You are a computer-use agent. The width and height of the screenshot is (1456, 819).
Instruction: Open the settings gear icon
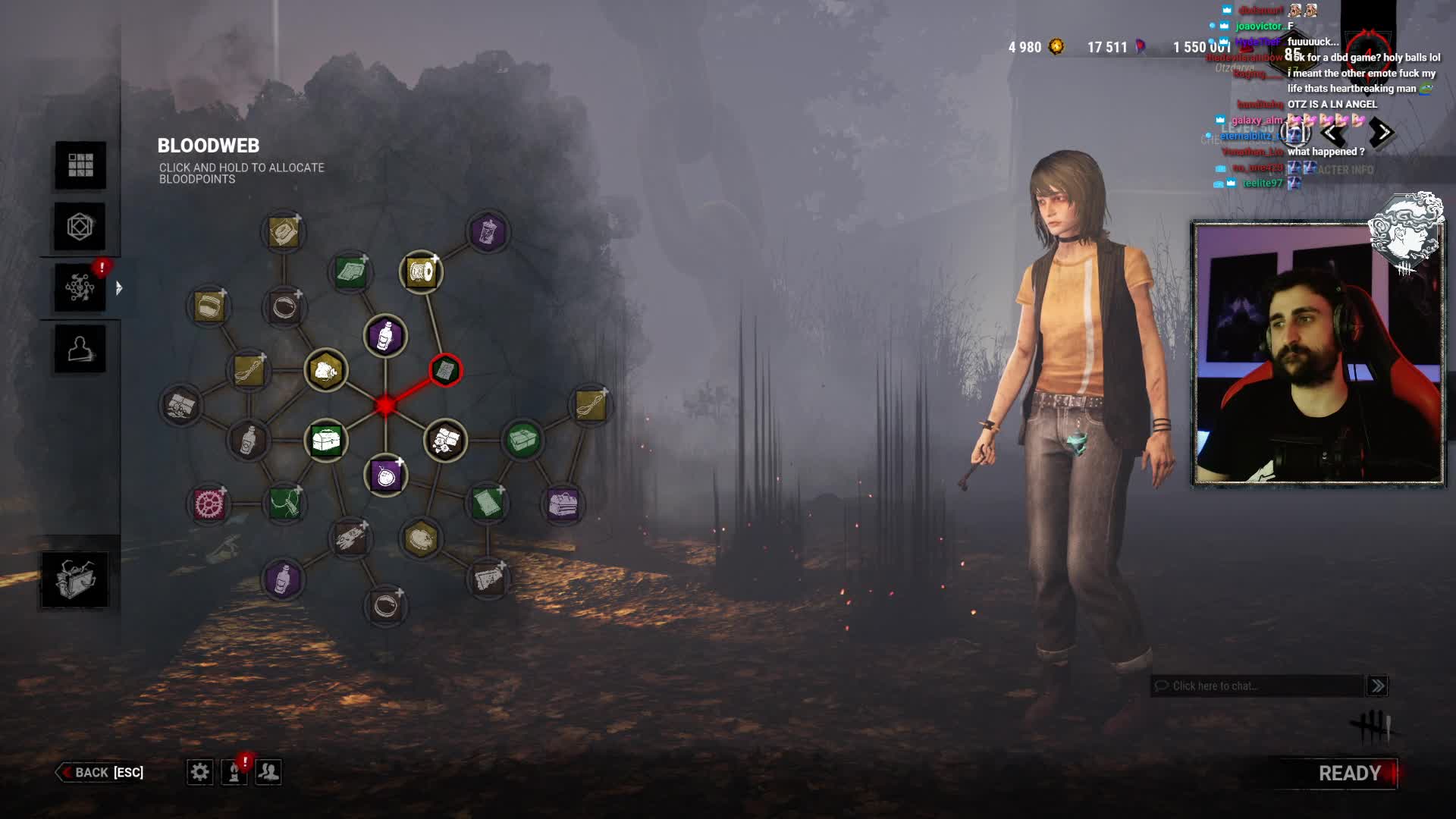tap(199, 772)
